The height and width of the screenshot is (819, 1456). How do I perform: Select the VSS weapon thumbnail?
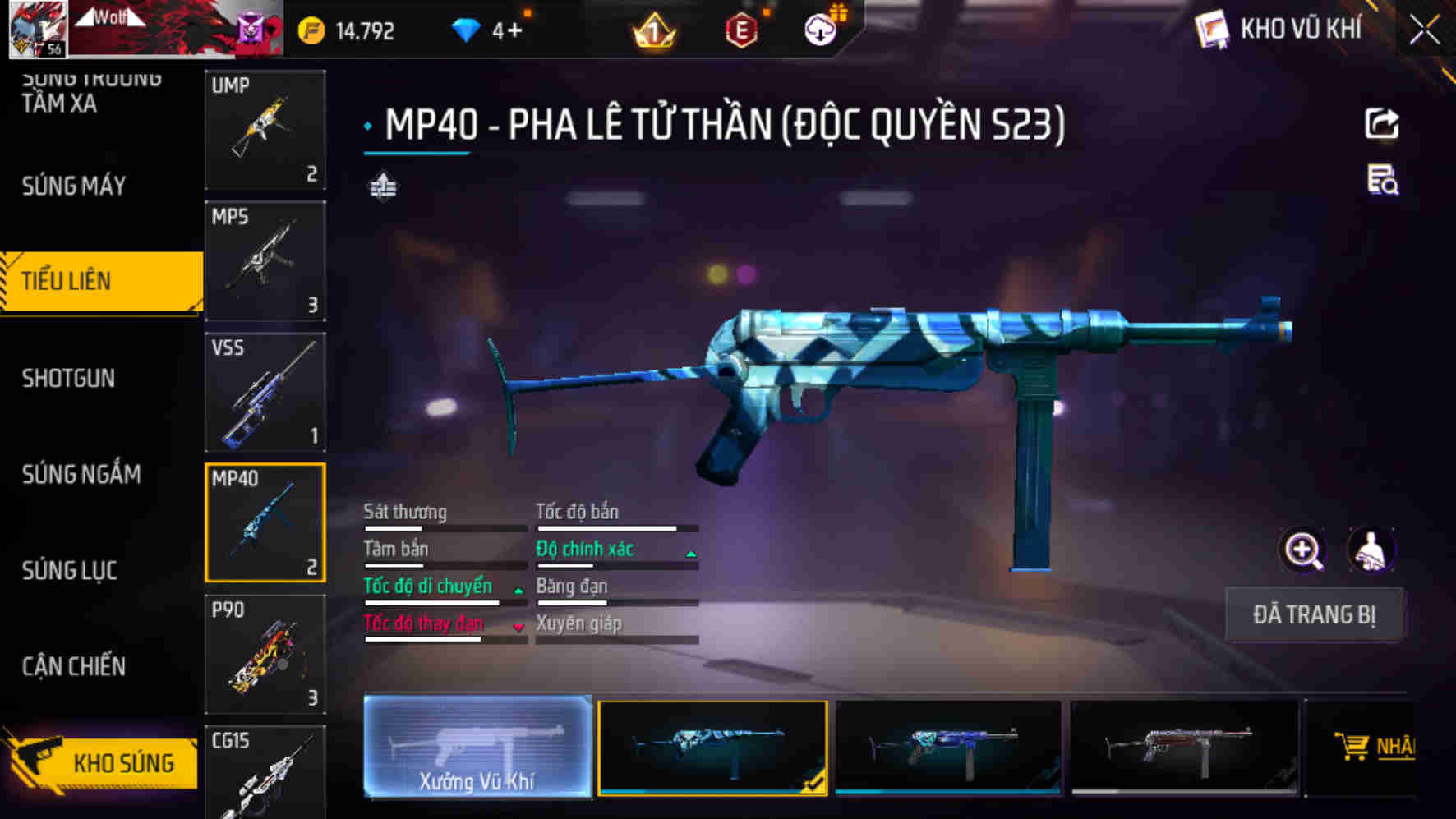265,393
